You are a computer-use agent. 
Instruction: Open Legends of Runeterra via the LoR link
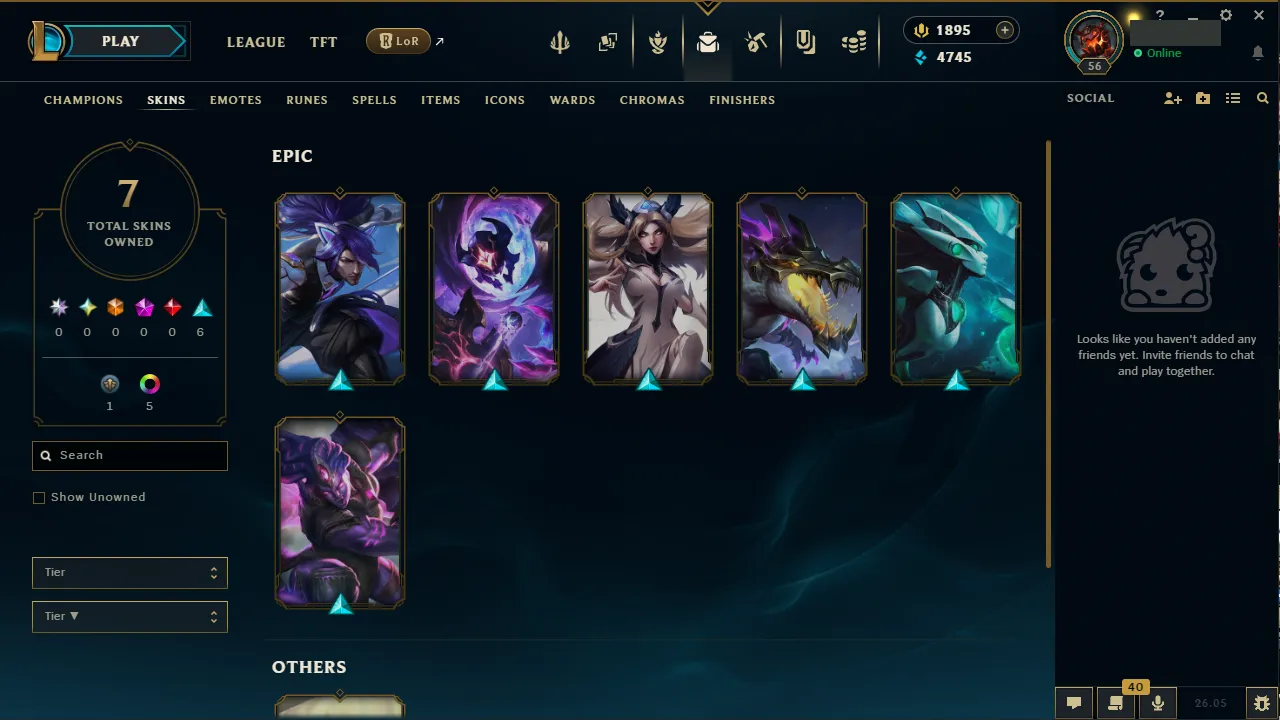click(398, 41)
